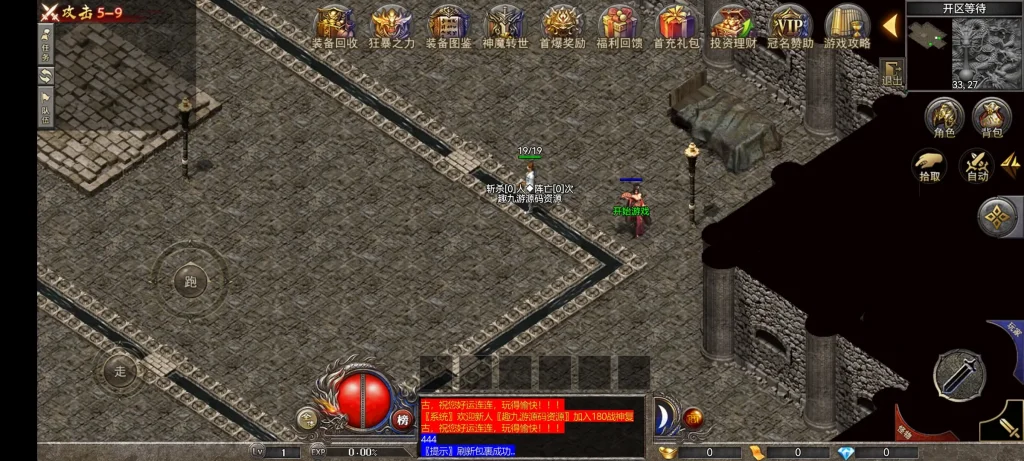
Task: Open the 装备图鉴 equipment codex
Action: tap(448, 24)
